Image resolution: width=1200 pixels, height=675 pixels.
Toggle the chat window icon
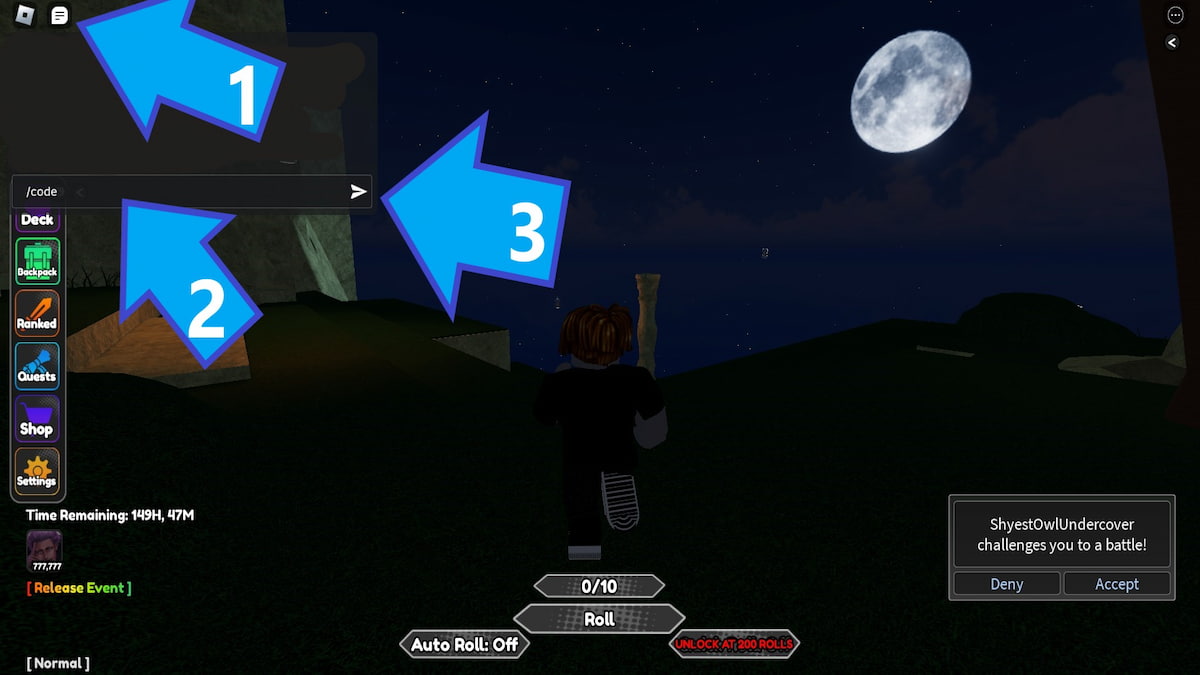pyautogui.click(x=60, y=16)
